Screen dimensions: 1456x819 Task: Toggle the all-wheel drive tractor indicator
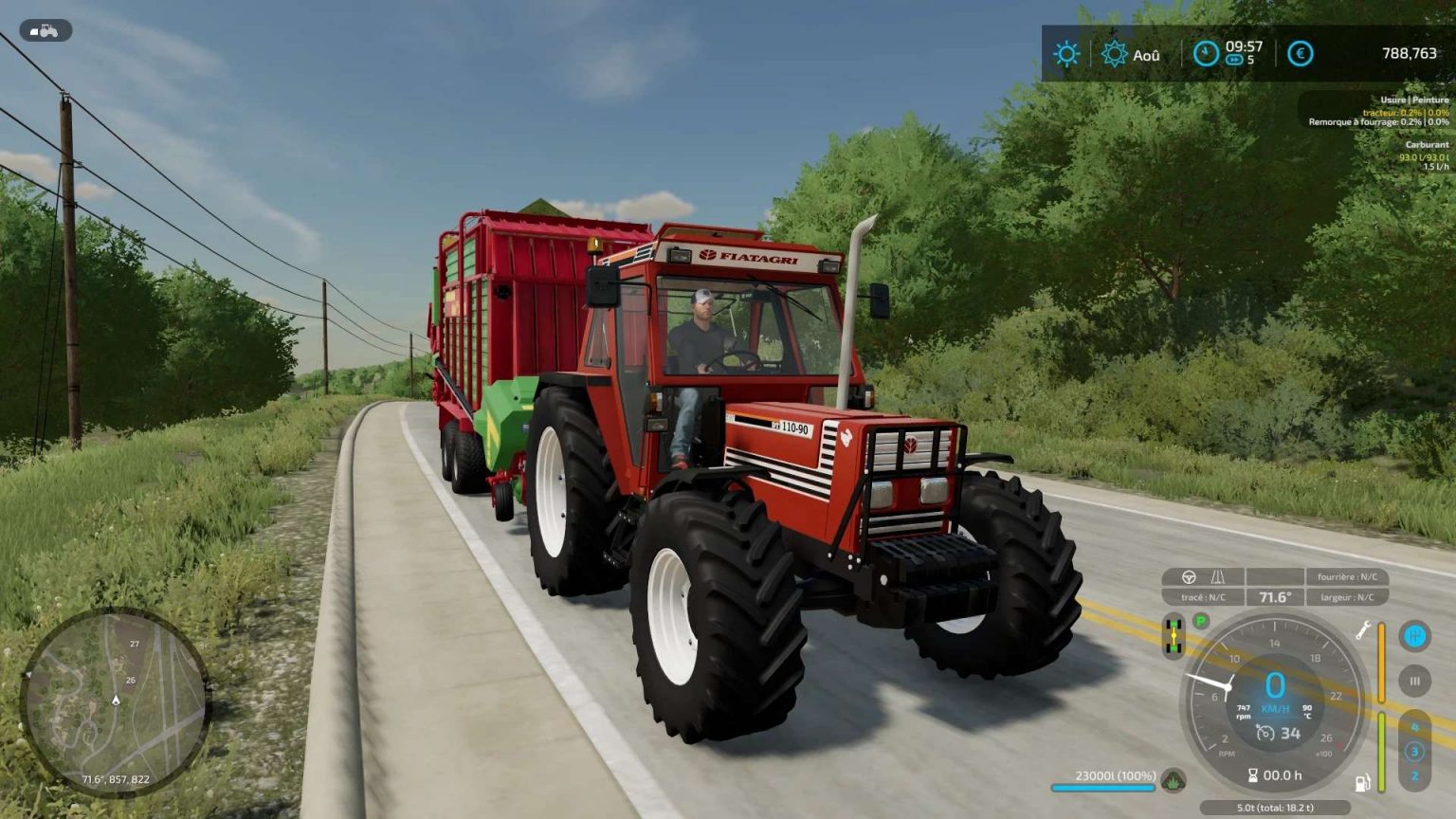tap(1173, 634)
